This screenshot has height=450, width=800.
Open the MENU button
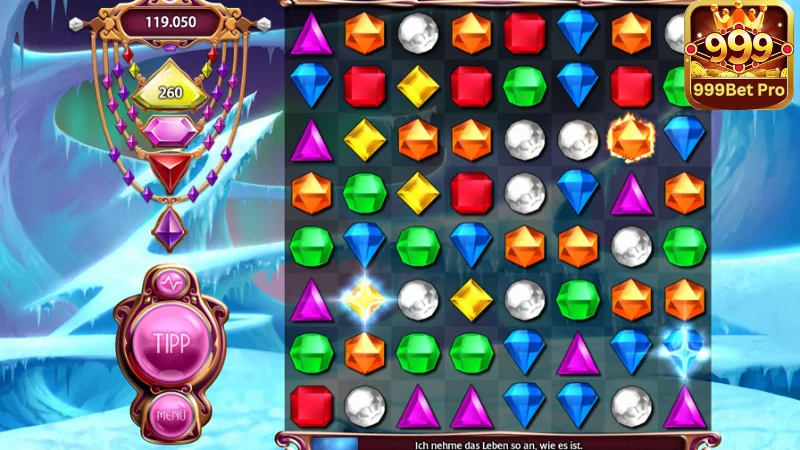point(170,412)
